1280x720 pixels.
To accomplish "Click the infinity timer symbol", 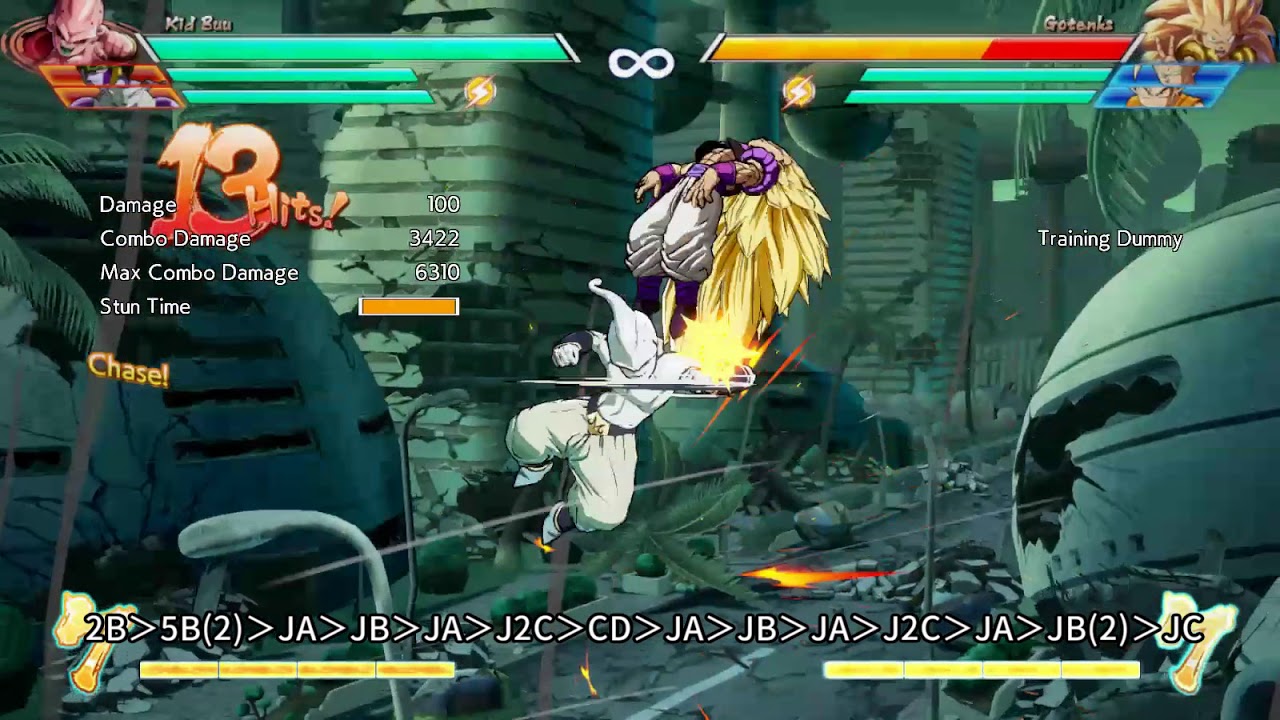I will [640, 62].
